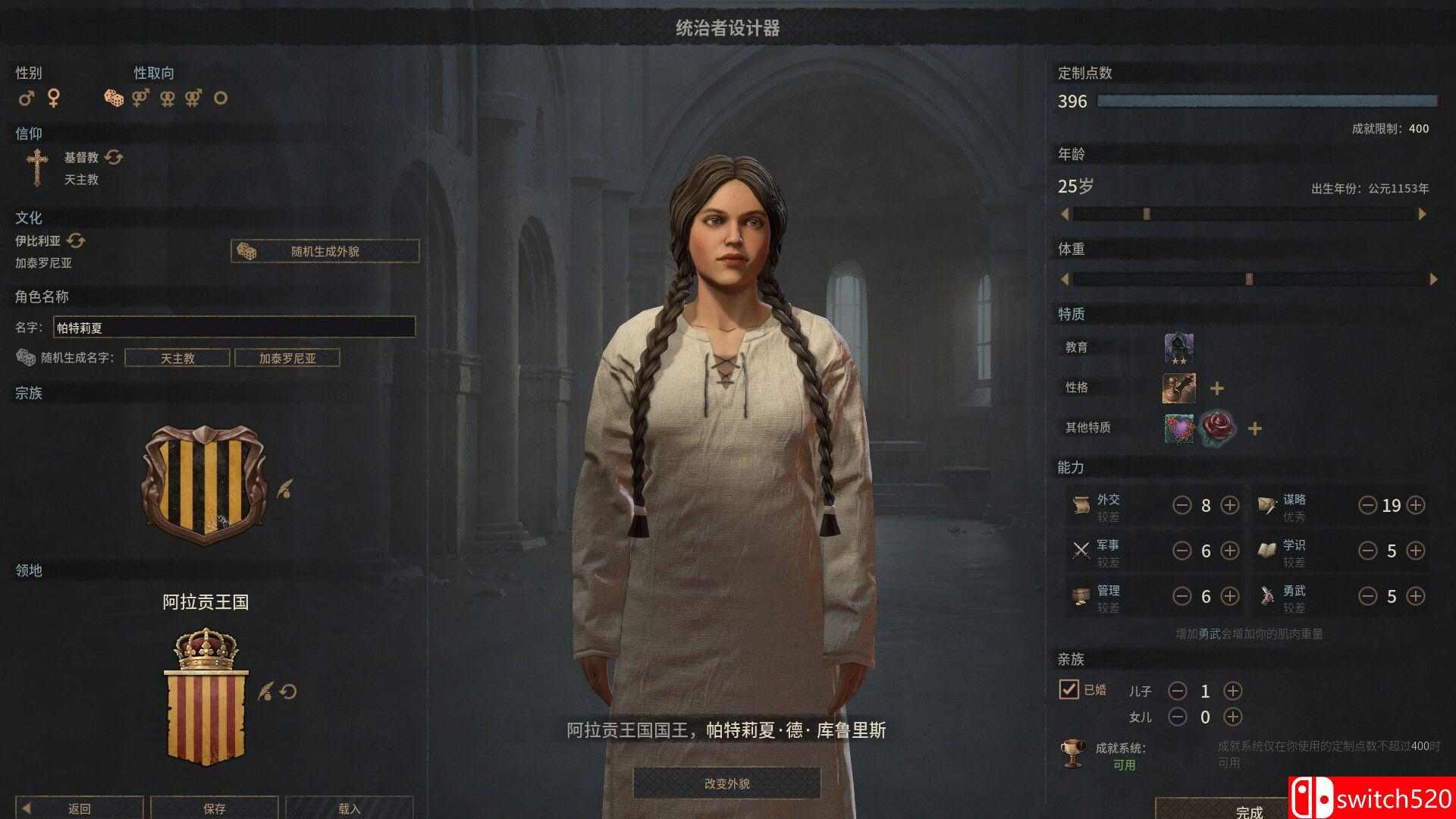Select the male gender symbol
This screenshot has width=1456, height=819.
click(x=25, y=98)
